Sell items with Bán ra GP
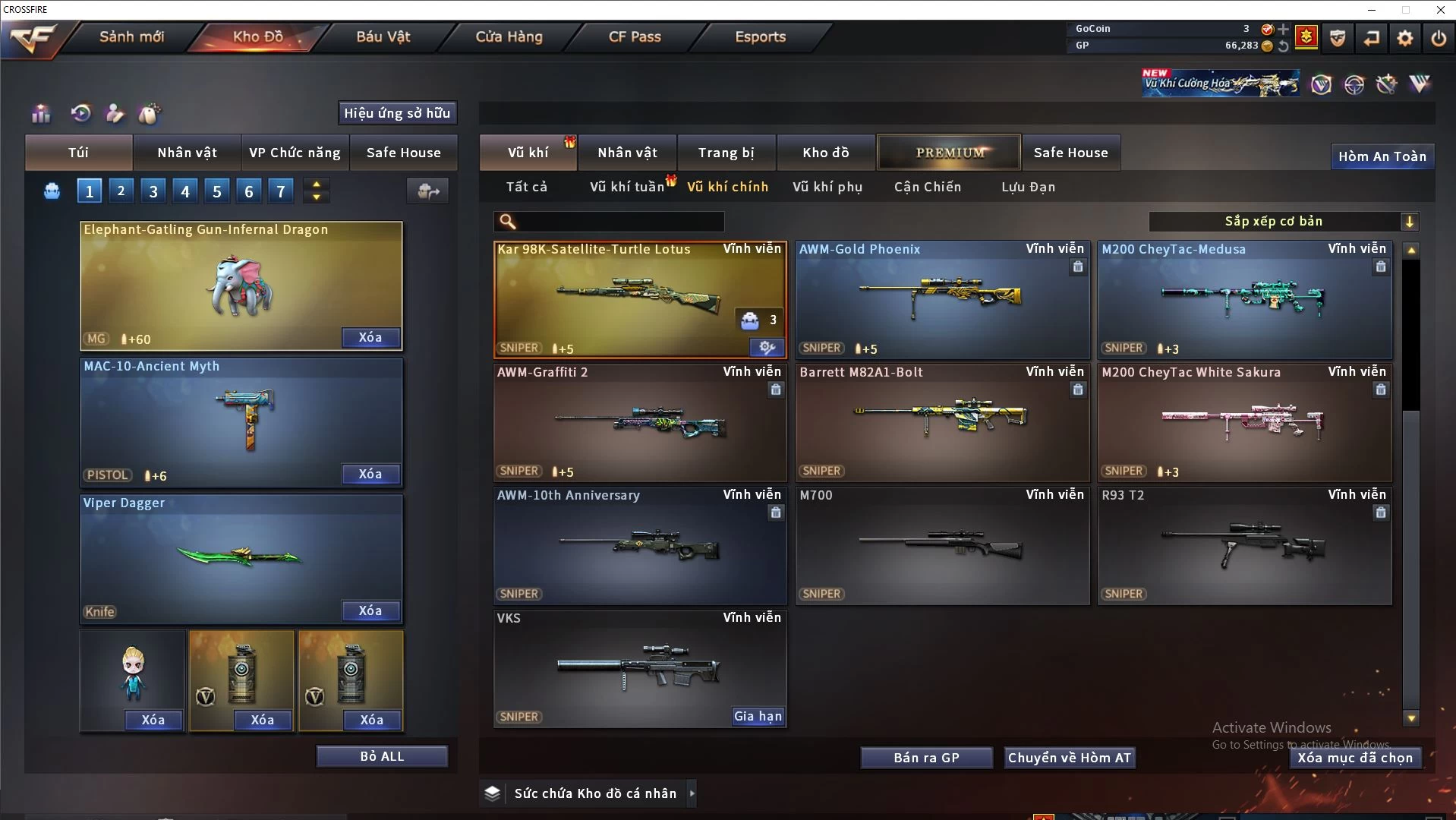The image size is (1456, 820). pos(926,758)
